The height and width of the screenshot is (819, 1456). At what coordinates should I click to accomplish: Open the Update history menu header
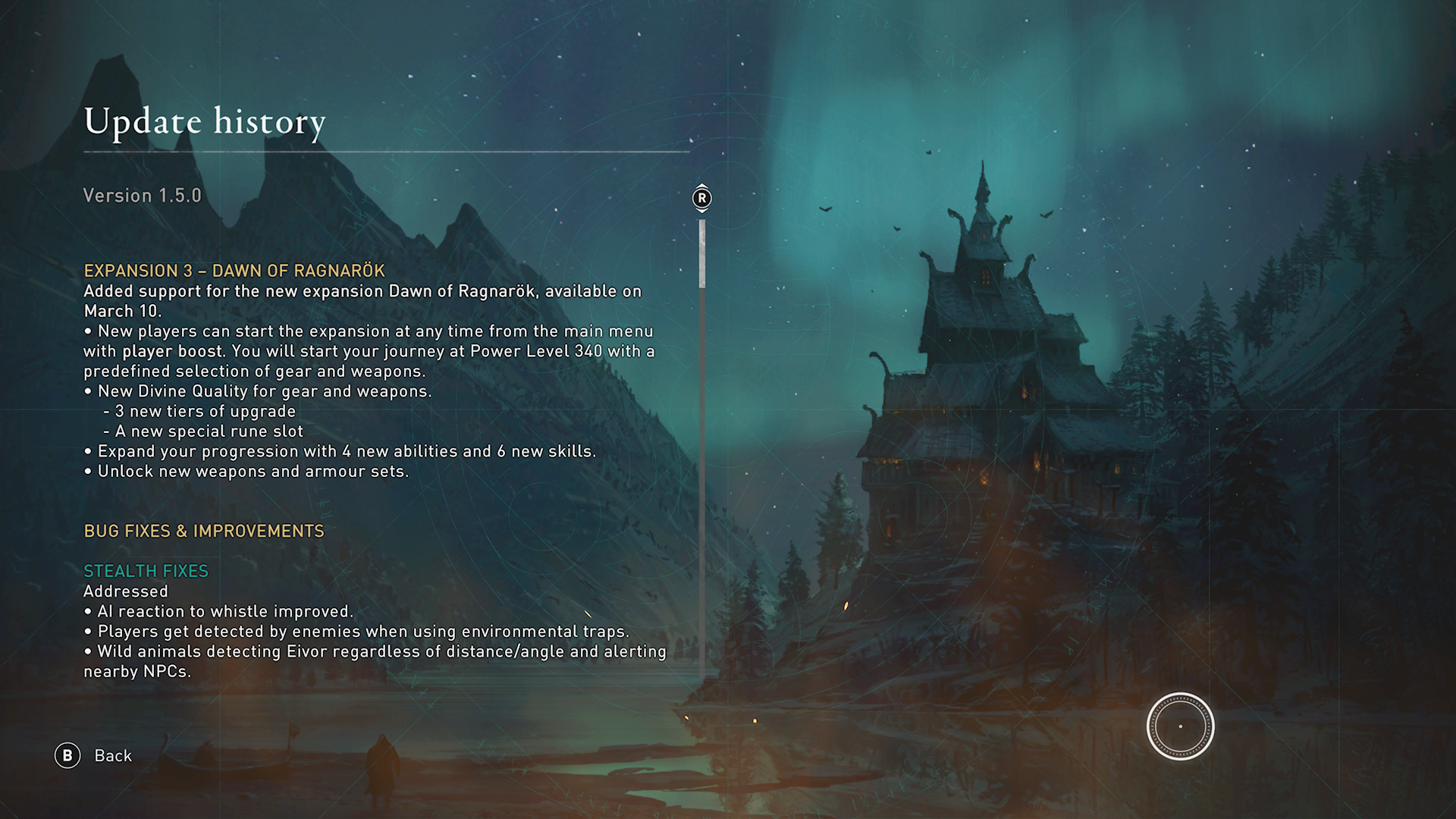pos(204,122)
